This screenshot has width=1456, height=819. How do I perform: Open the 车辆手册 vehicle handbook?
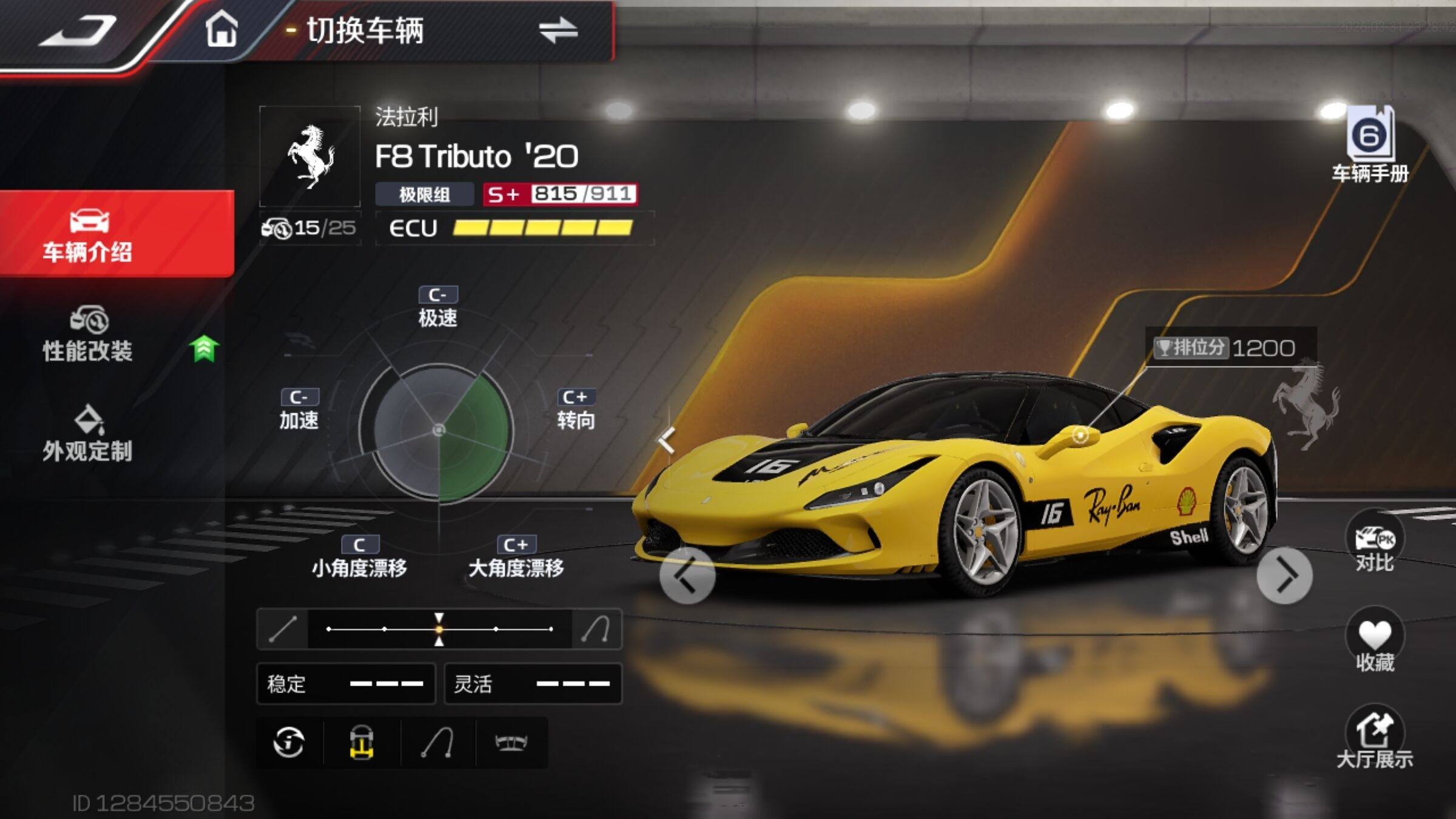pyautogui.click(x=1370, y=146)
